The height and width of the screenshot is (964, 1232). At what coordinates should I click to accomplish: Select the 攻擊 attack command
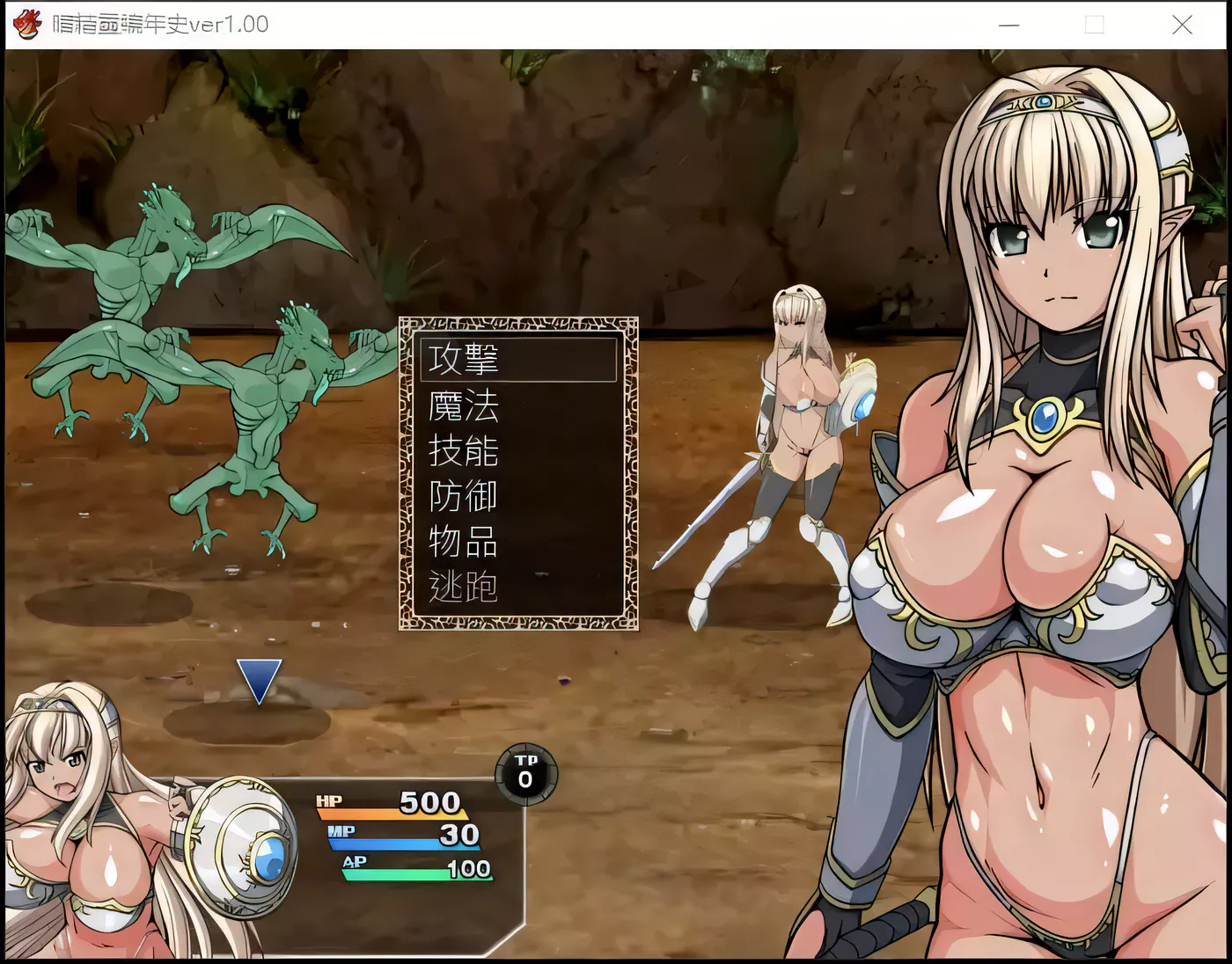coord(464,359)
